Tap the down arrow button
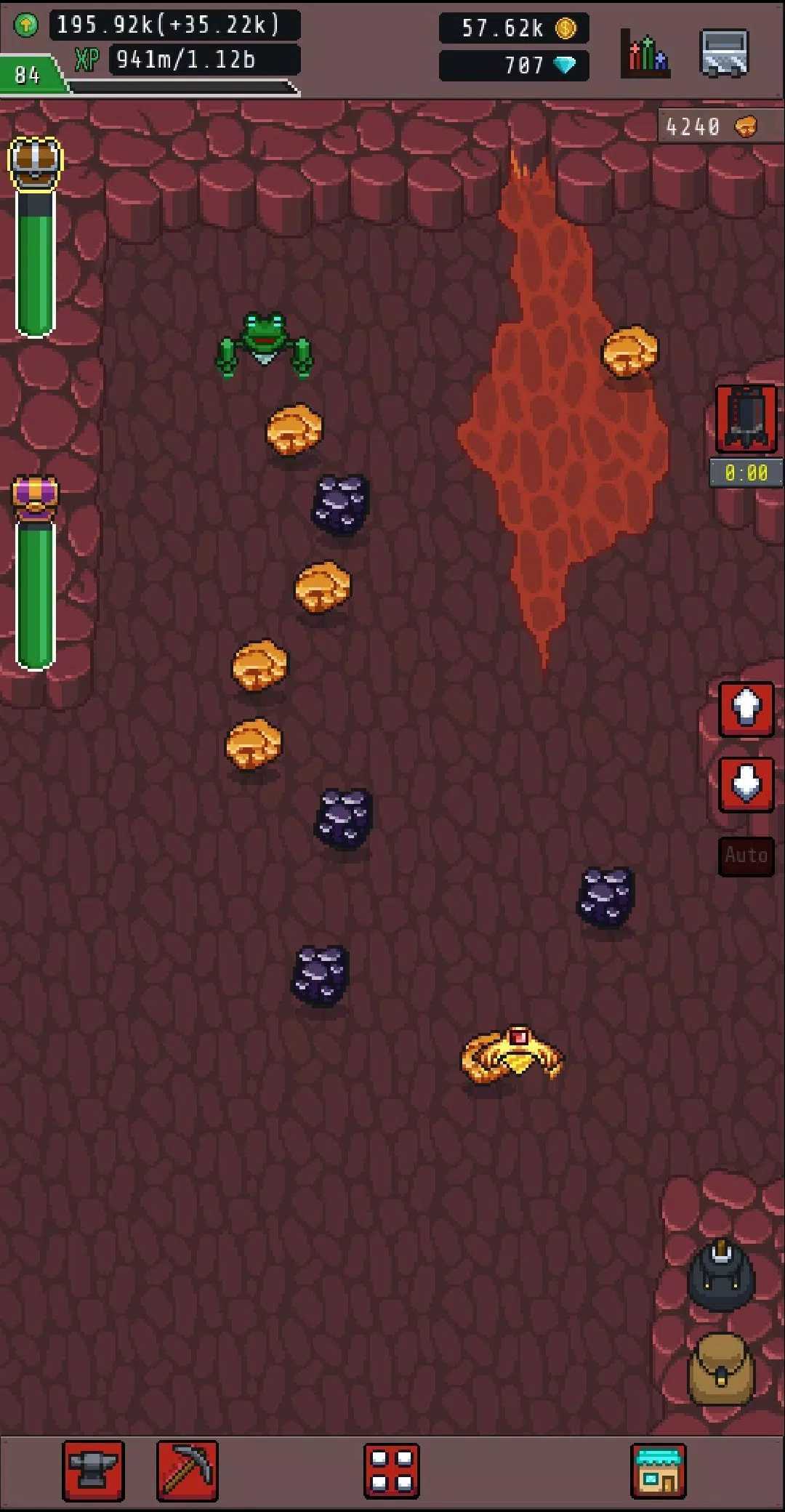The image size is (785, 1512). 746,784
